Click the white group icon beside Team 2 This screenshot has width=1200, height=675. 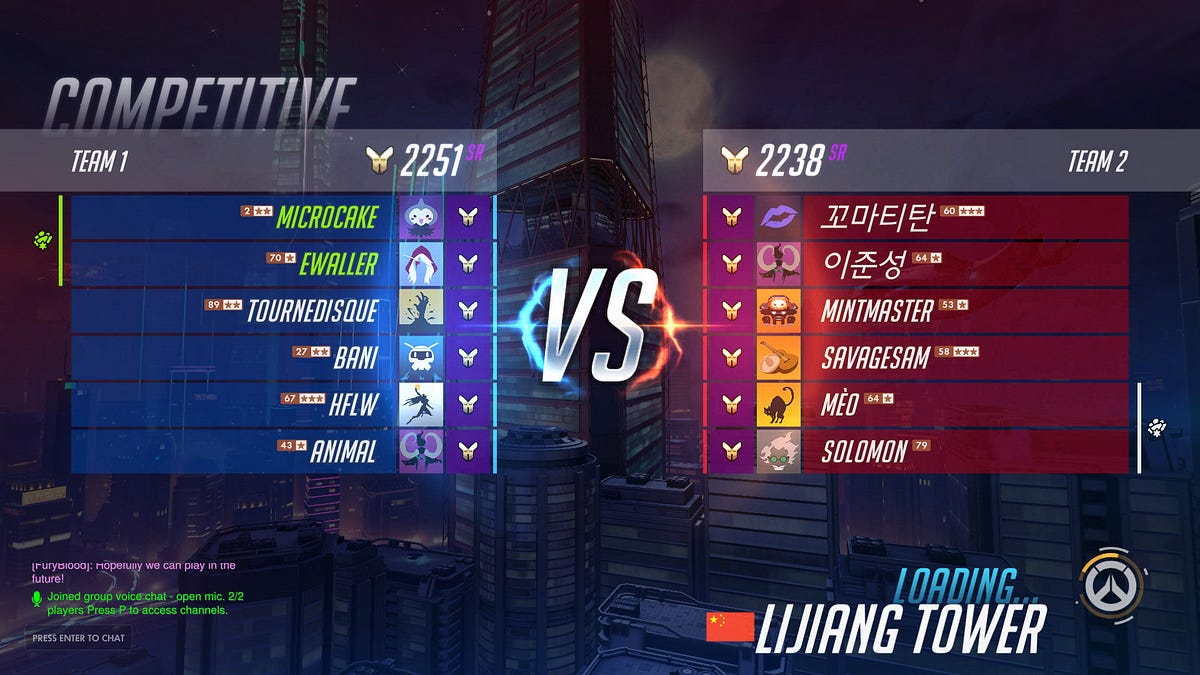[x=1157, y=428]
